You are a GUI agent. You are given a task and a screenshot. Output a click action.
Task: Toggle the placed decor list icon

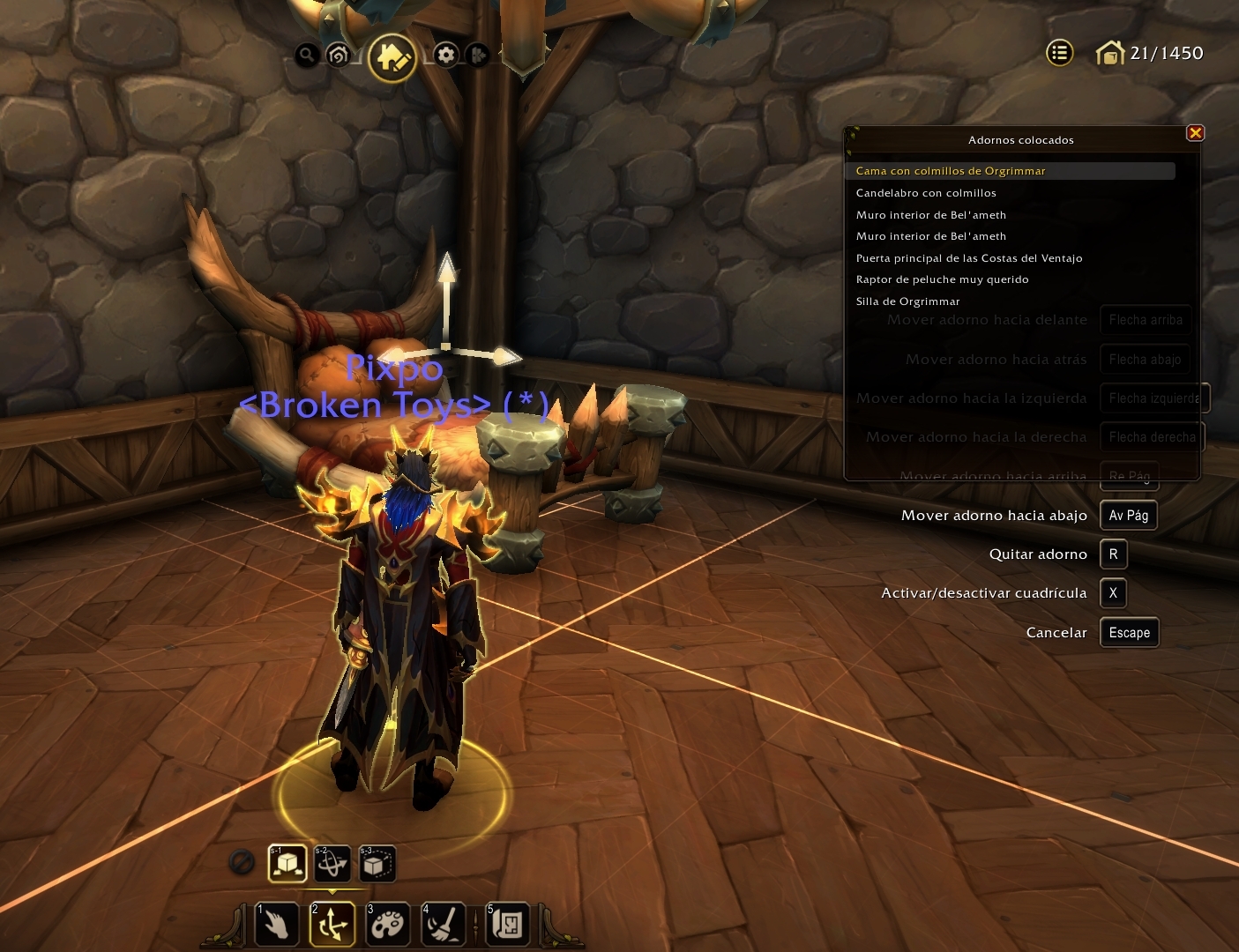pos(1059,54)
